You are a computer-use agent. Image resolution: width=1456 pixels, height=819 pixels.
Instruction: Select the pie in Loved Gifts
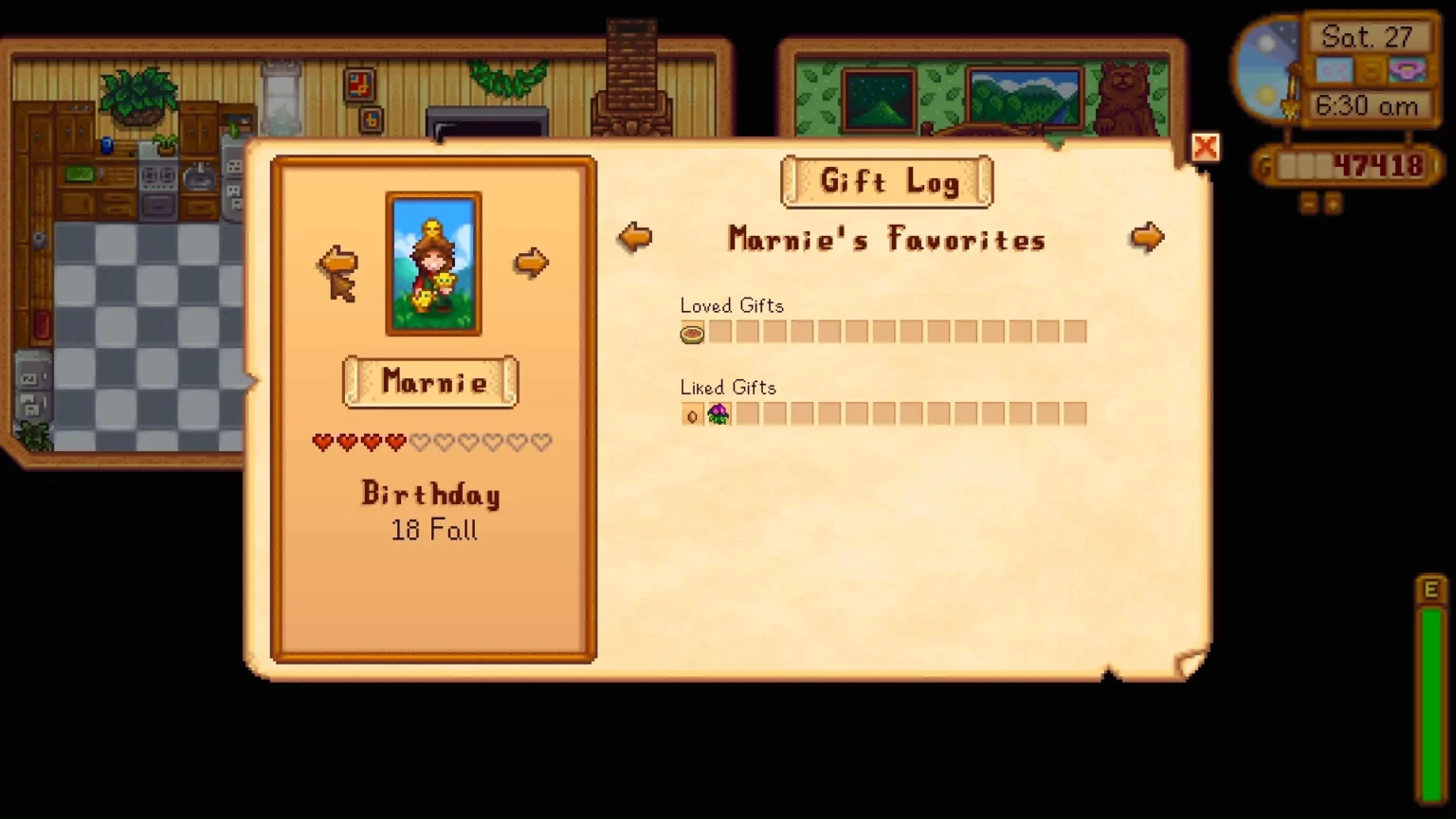click(693, 333)
